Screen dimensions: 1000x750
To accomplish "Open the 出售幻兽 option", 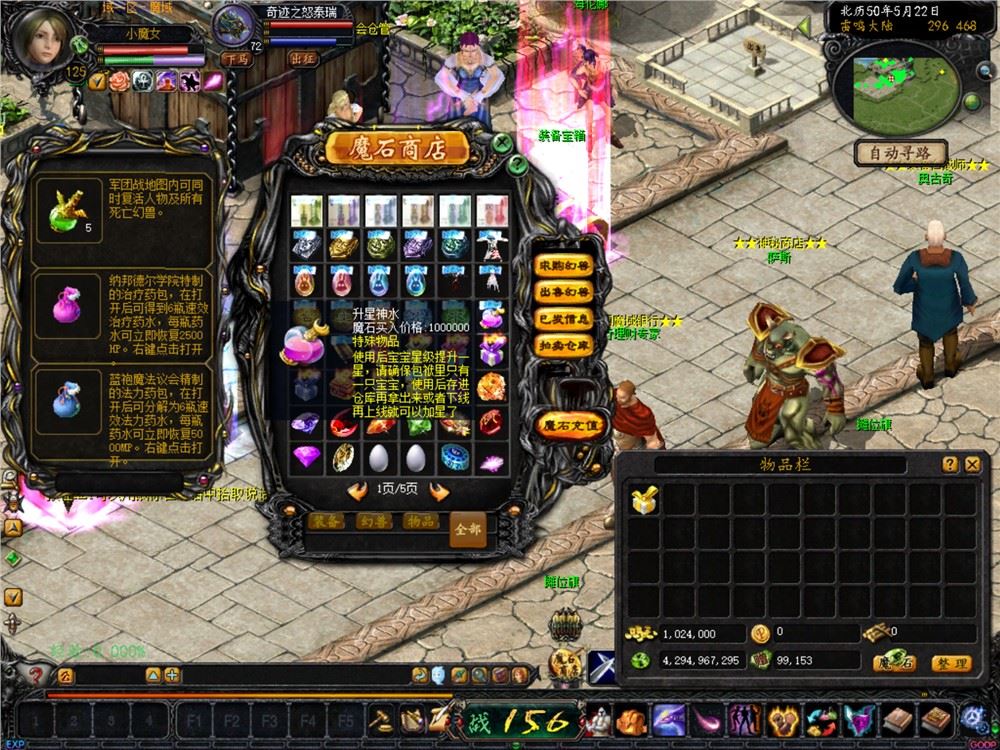I will pyautogui.click(x=564, y=292).
